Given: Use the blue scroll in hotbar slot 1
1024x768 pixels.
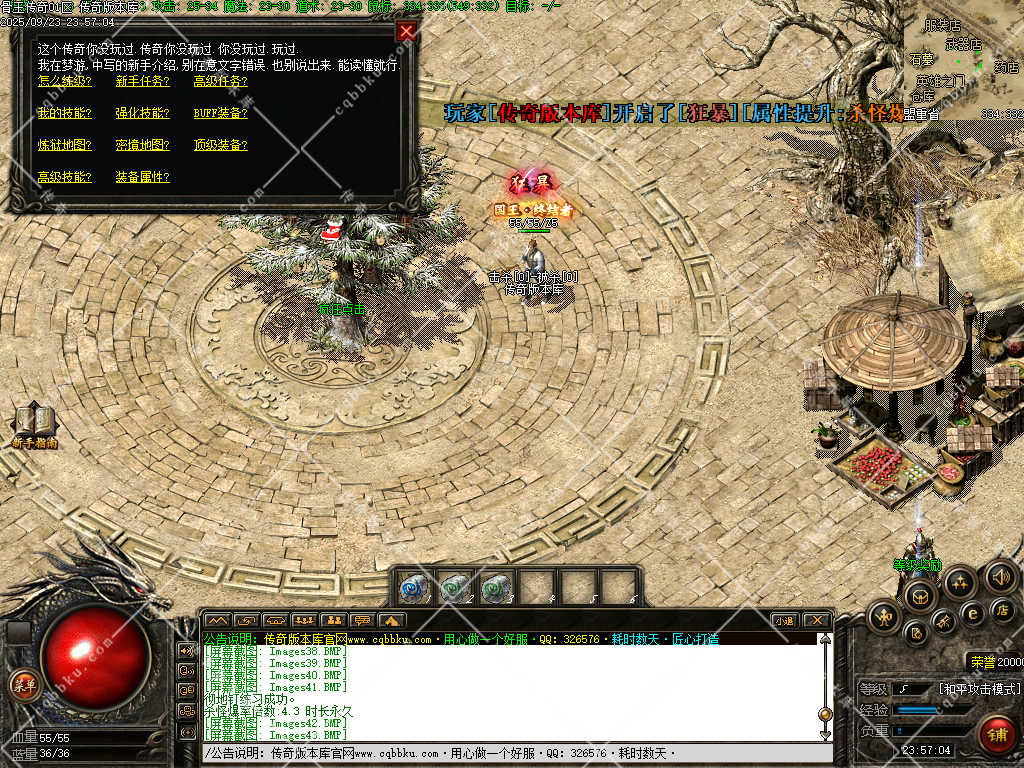Looking at the screenshot, I should click(x=414, y=587).
